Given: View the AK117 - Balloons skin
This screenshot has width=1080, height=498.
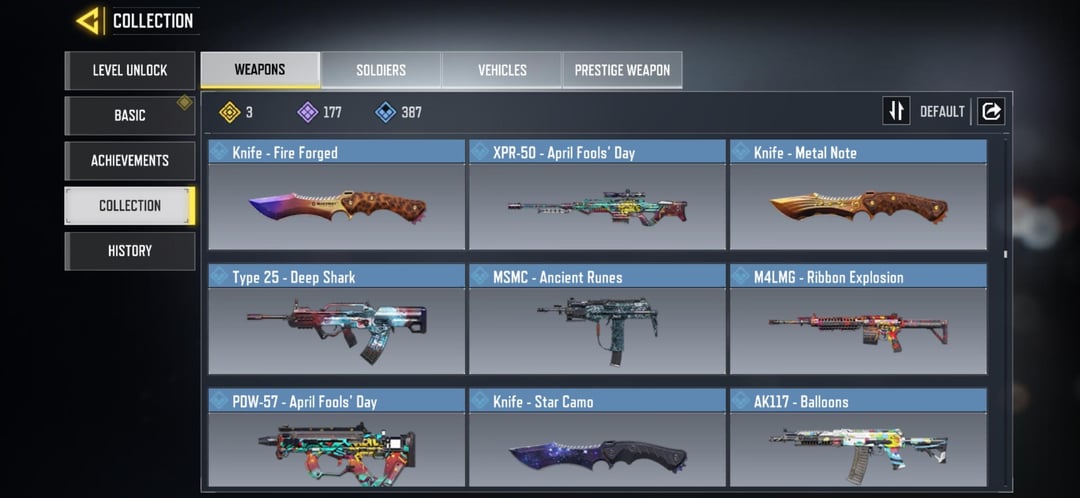Looking at the screenshot, I should coord(858,440).
